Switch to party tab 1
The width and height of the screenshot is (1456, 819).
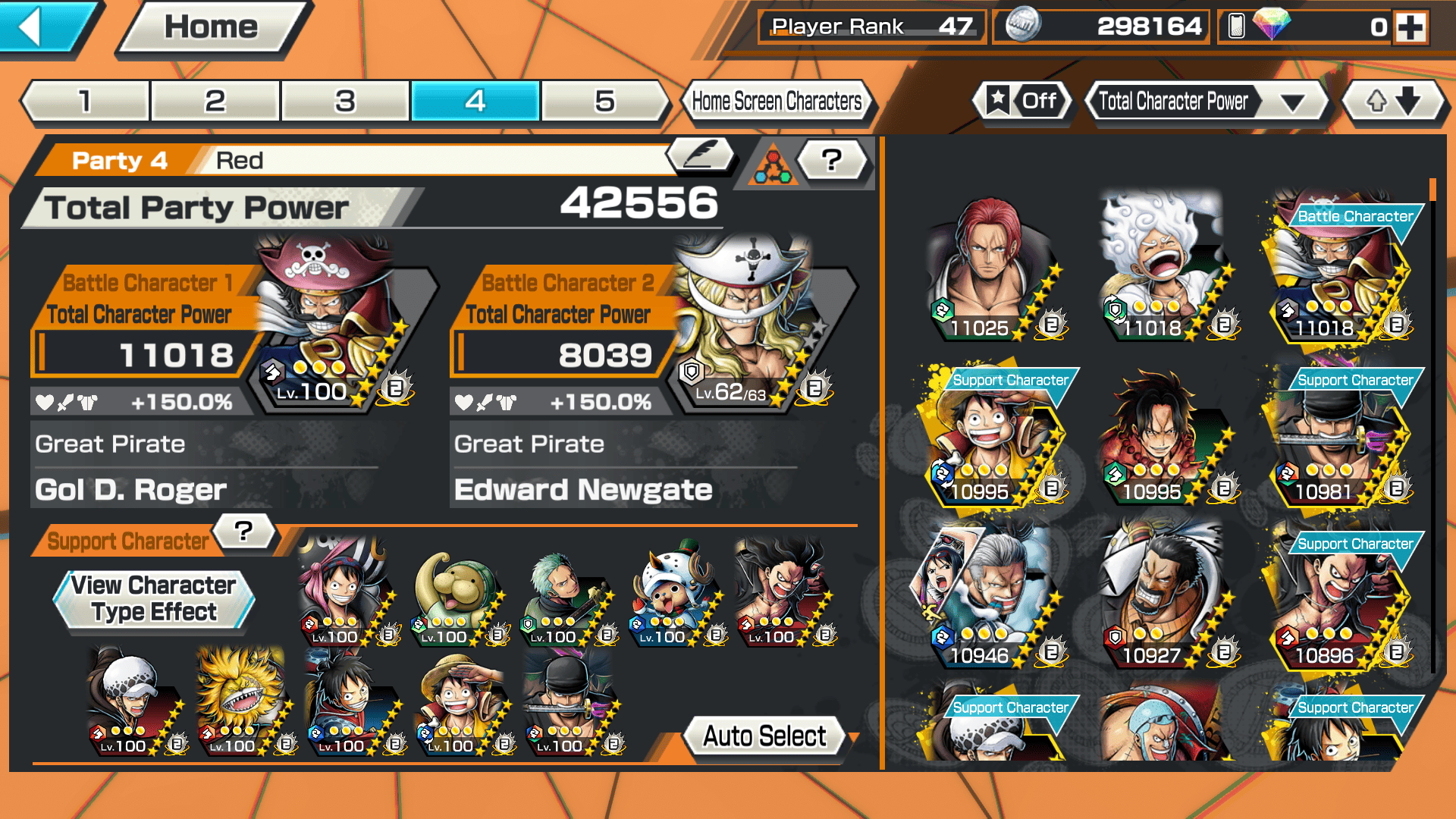click(x=85, y=101)
